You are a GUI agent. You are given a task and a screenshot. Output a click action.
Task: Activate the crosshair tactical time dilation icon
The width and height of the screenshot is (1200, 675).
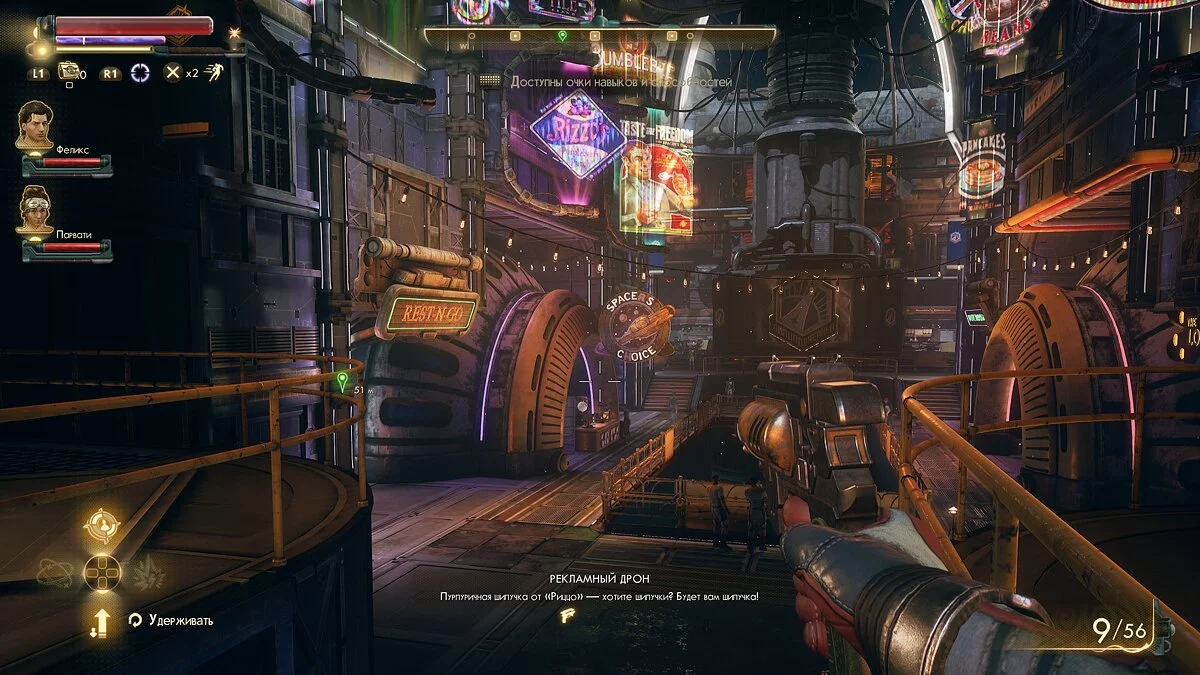coord(139,72)
